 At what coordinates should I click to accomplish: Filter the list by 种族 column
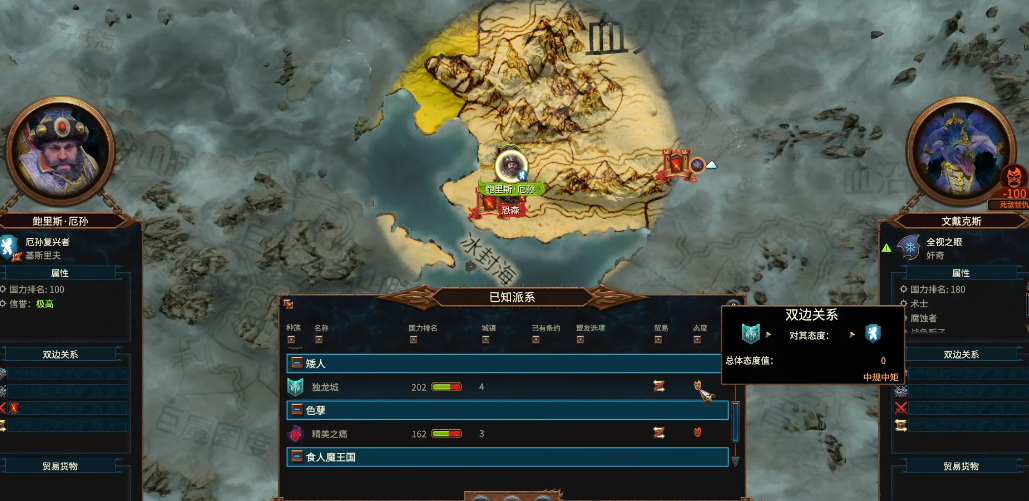[x=292, y=339]
